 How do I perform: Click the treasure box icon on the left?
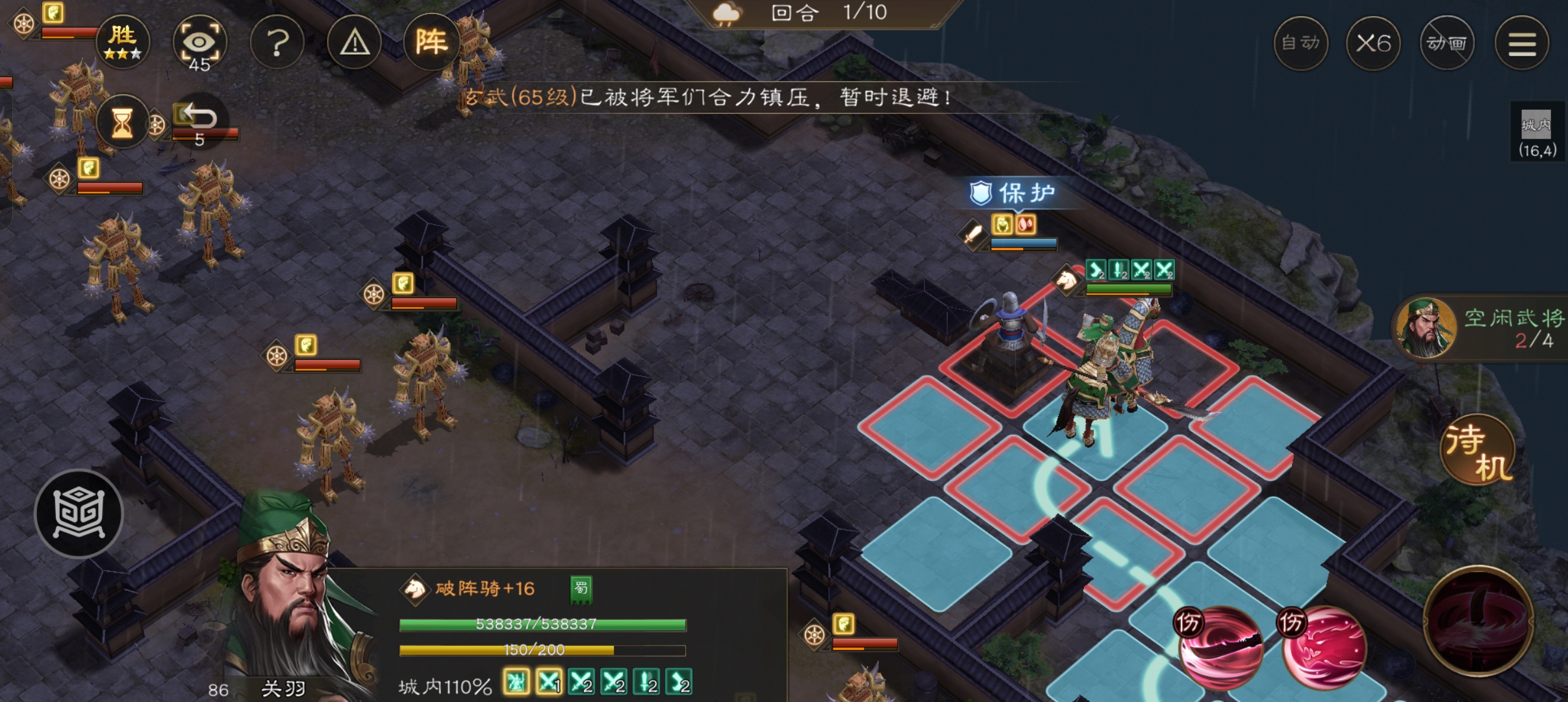click(78, 513)
